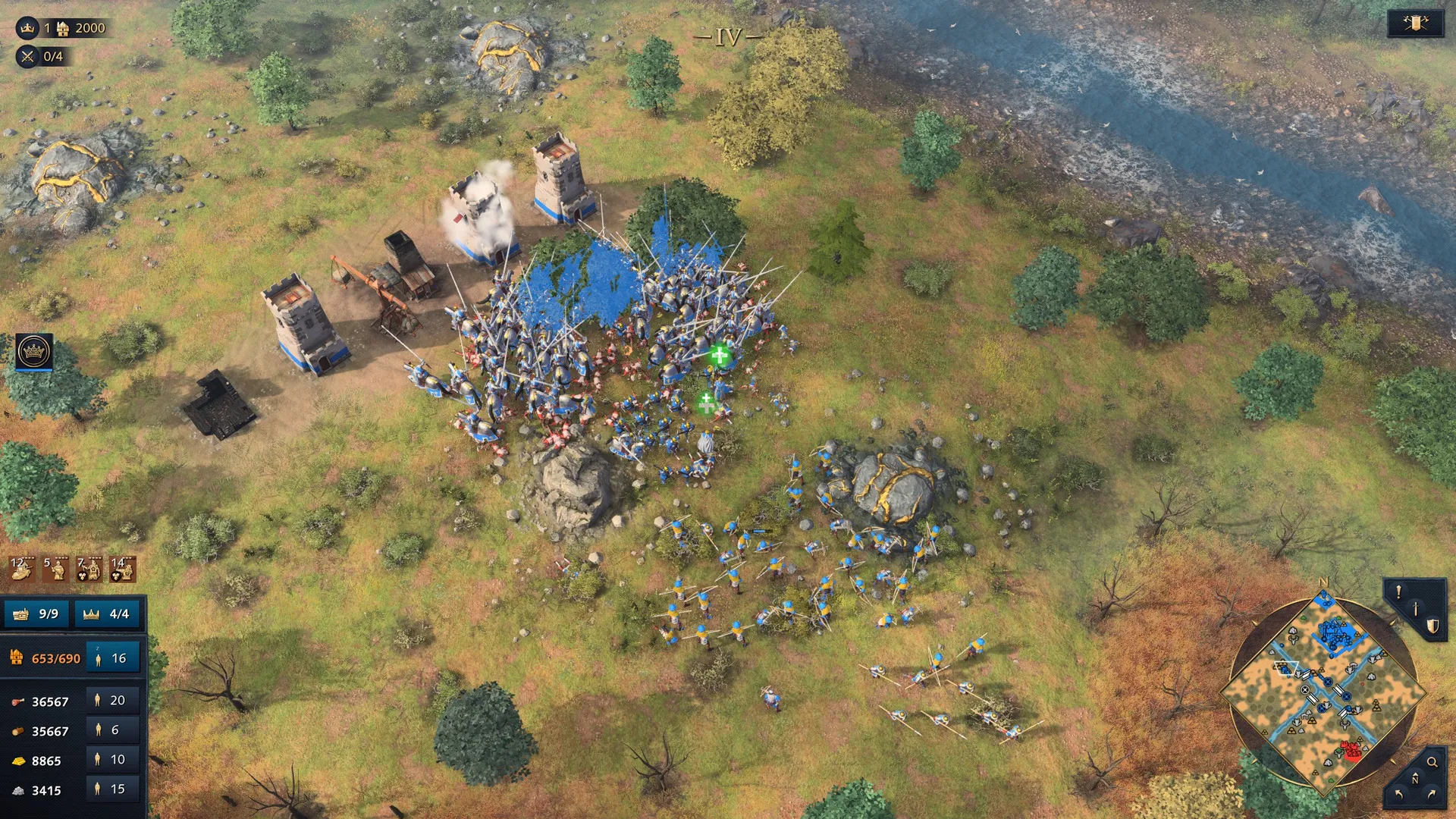
Task: Open the menu button with crossed-swords shield
Action: pos(1415,24)
